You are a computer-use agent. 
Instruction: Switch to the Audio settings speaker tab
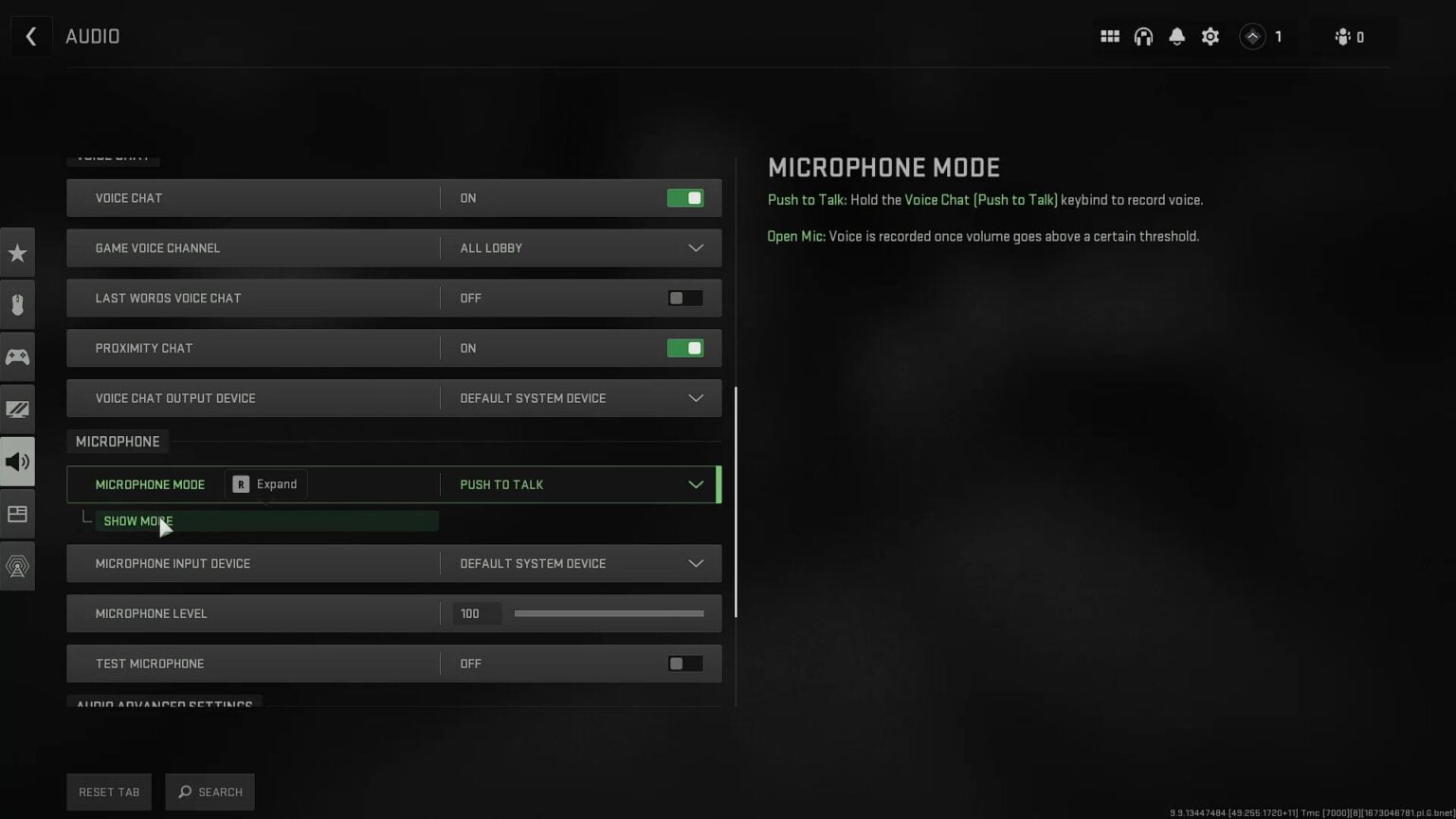[17, 462]
